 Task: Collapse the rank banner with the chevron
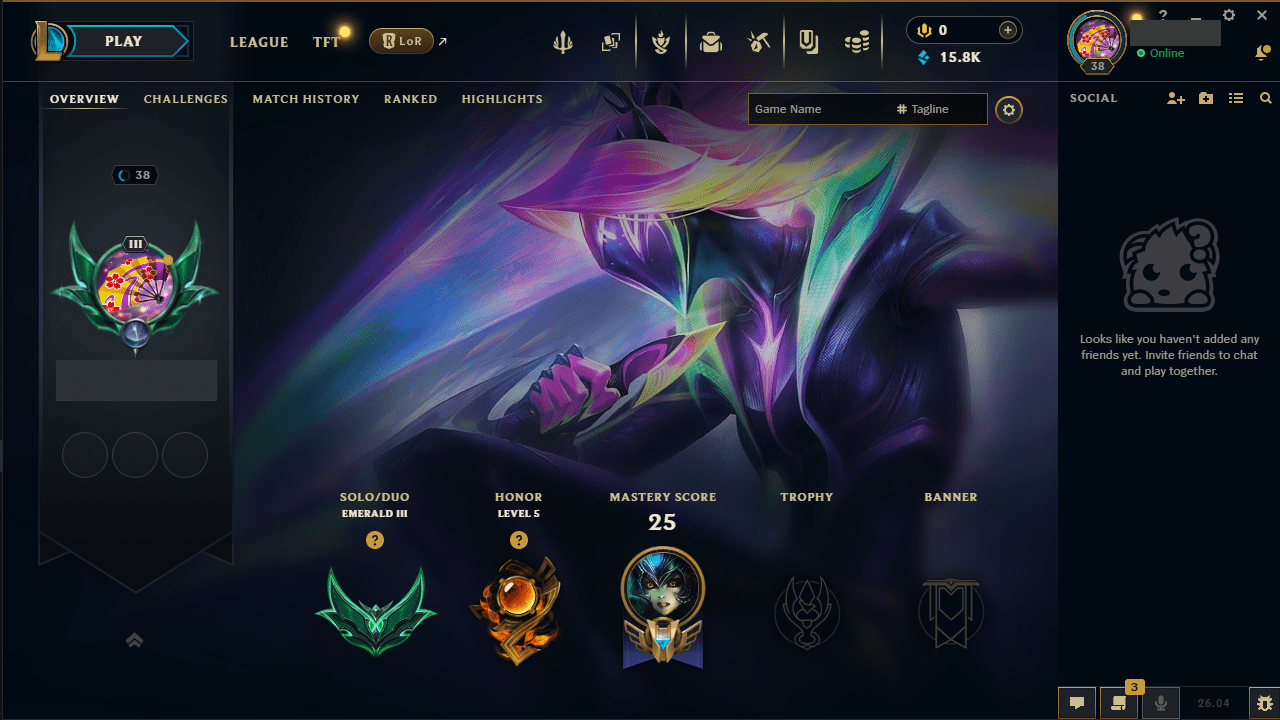[x=135, y=640]
